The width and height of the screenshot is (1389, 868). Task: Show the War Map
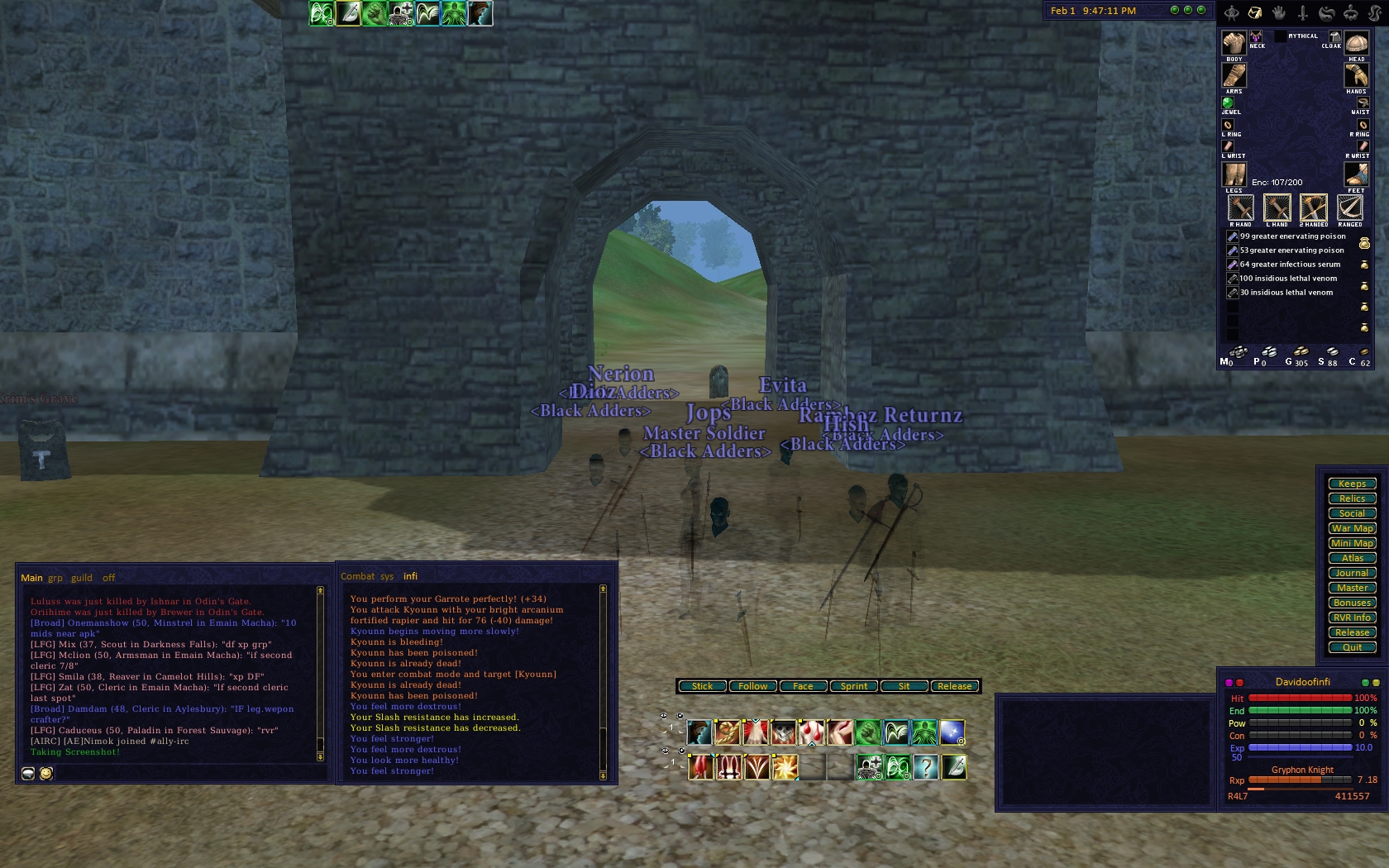pos(1352,528)
